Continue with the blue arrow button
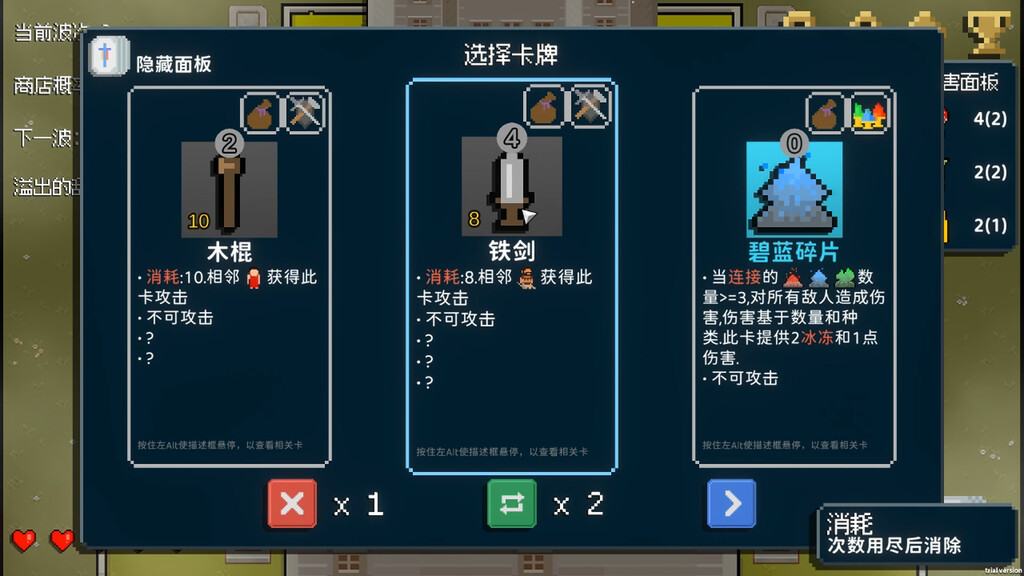 click(x=731, y=504)
